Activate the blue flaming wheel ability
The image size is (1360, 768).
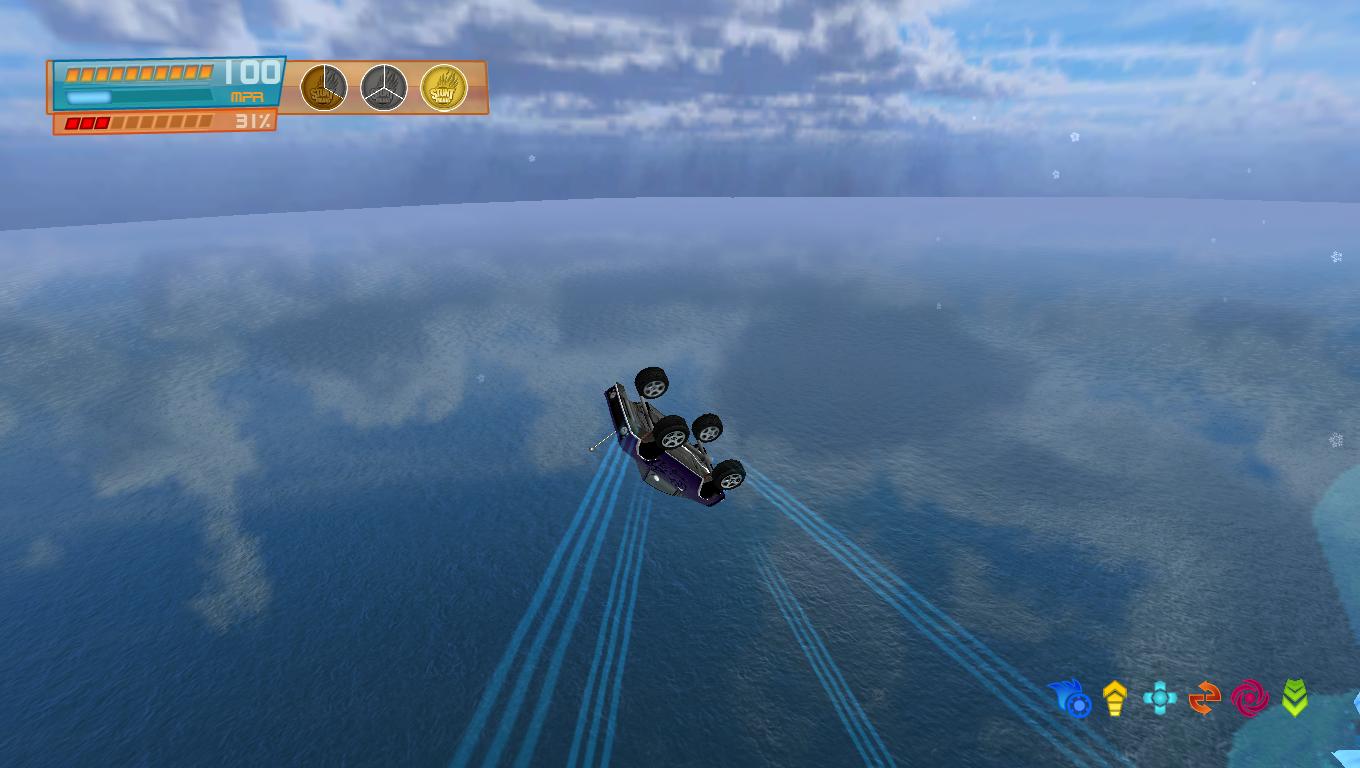click(x=1071, y=698)
